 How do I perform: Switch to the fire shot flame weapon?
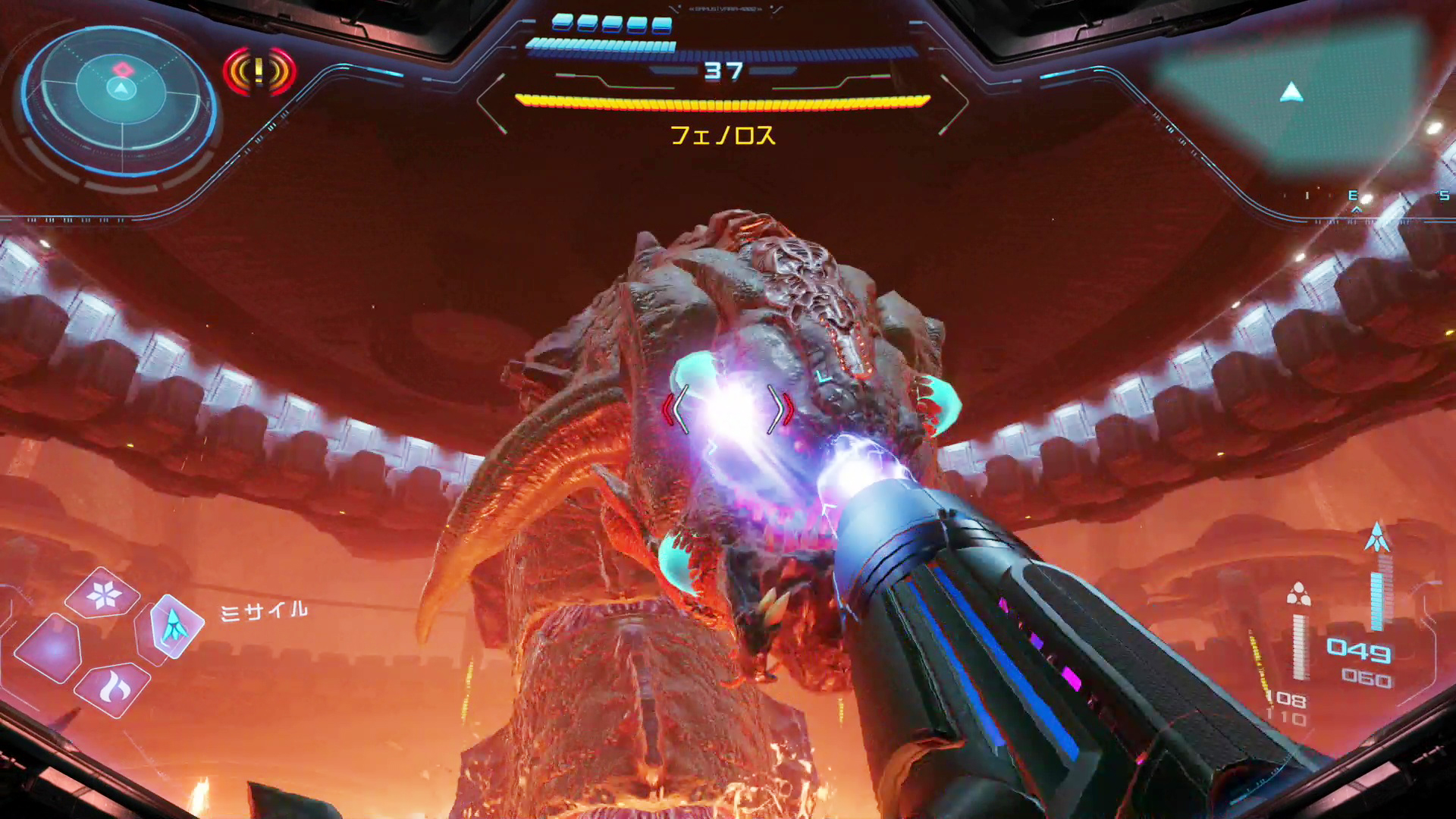pos(114,688)
